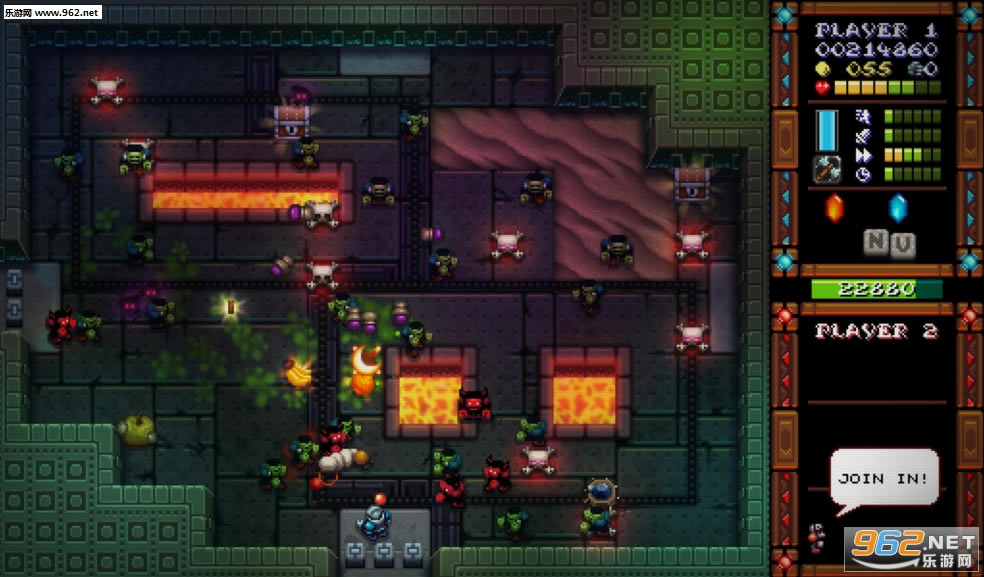Select the blue crystal gem
984x577 pixels.
[896, 207]
